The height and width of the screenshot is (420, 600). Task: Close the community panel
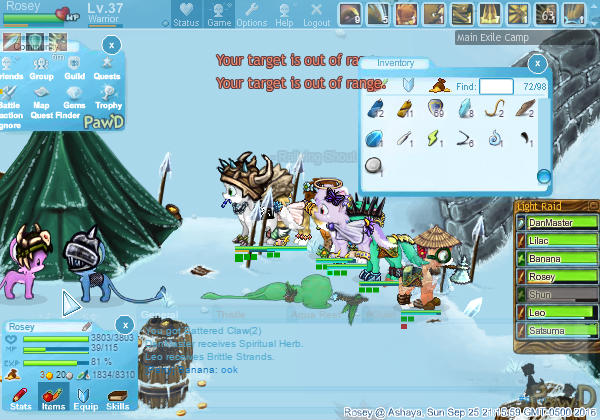[x=112, y=45]
